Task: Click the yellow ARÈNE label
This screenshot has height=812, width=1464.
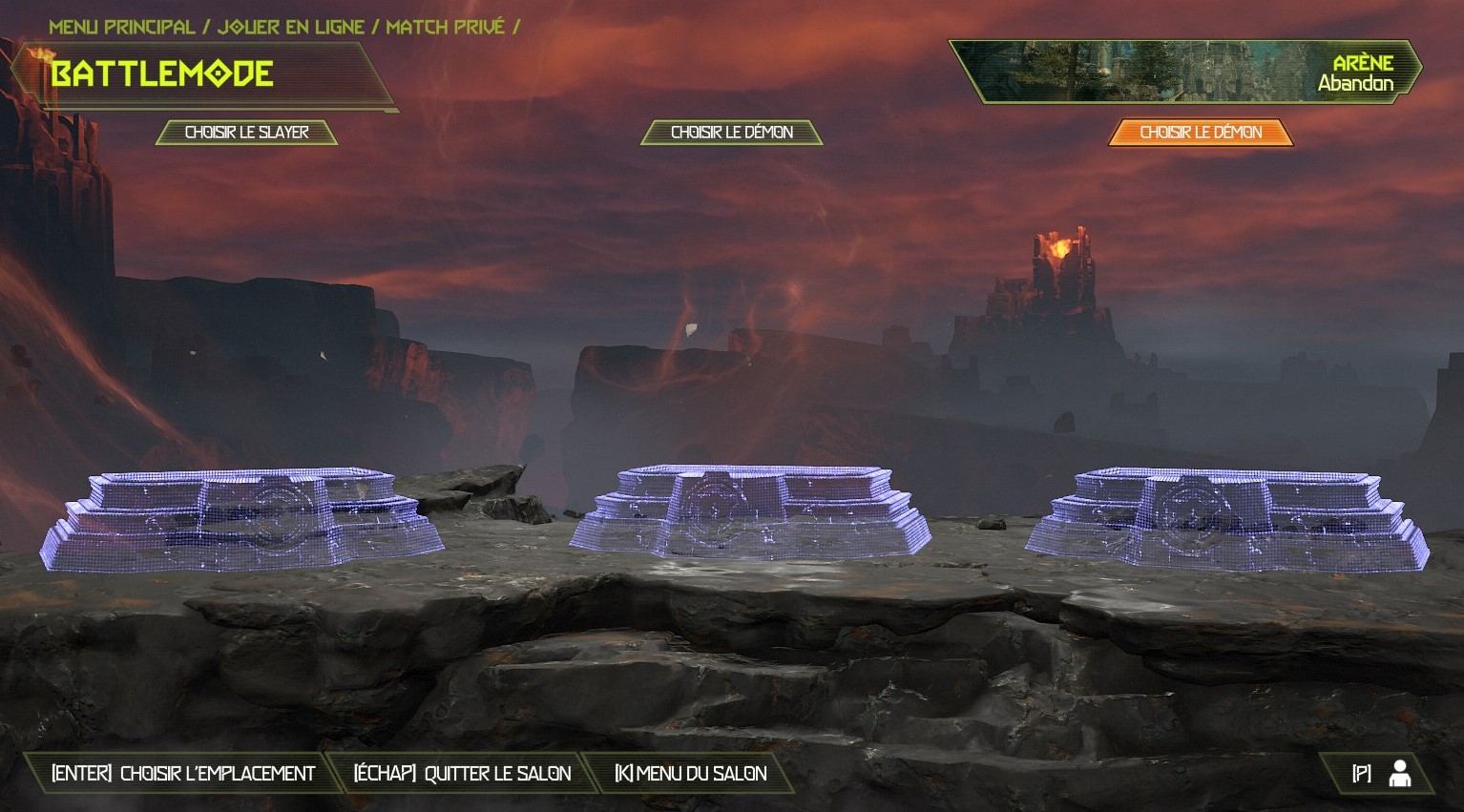Action: tap(1363, 65)
